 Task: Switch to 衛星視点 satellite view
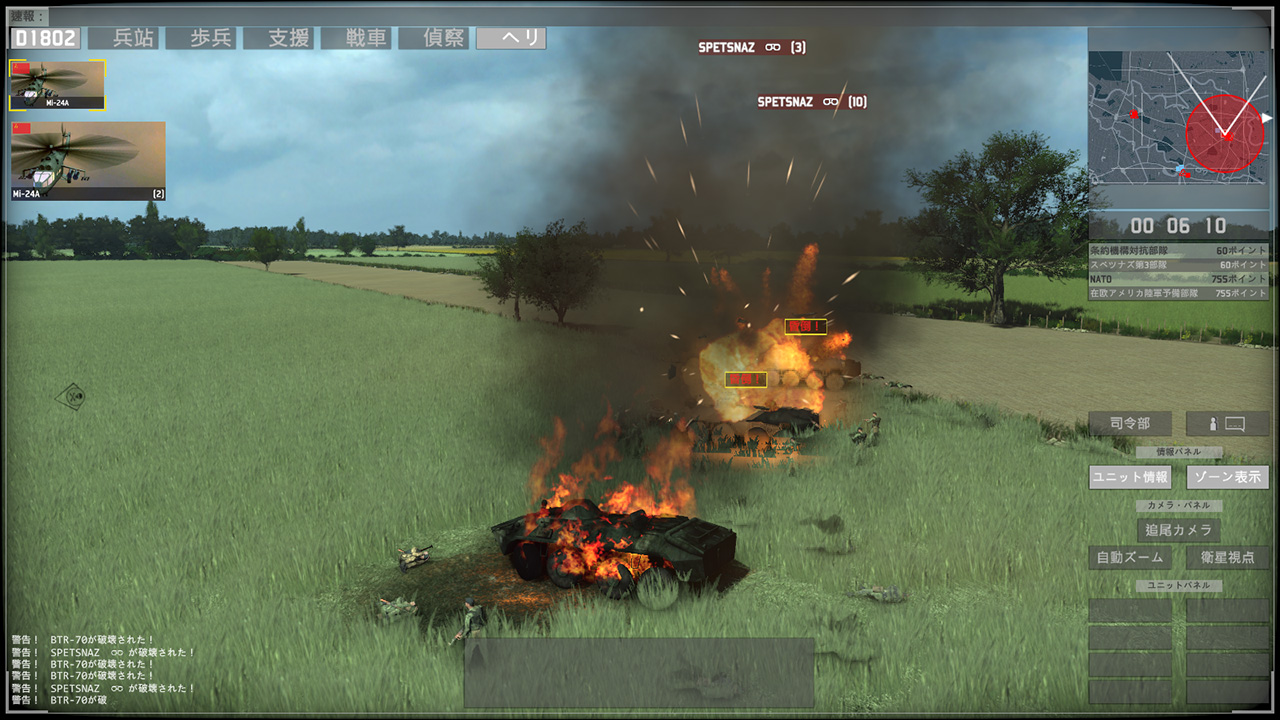tap(1227, 557)
